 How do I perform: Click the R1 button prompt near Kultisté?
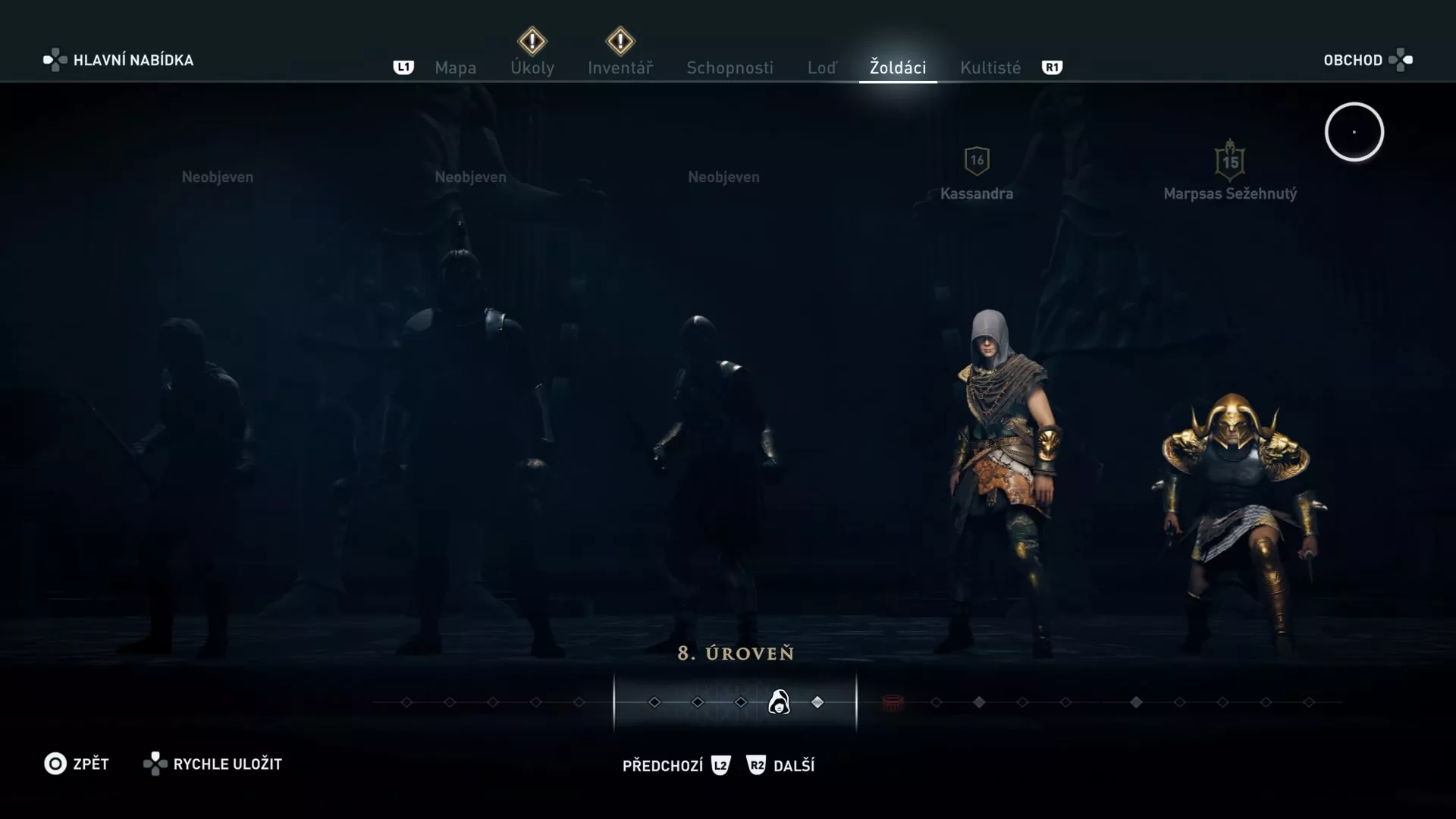click(1052, 67)
